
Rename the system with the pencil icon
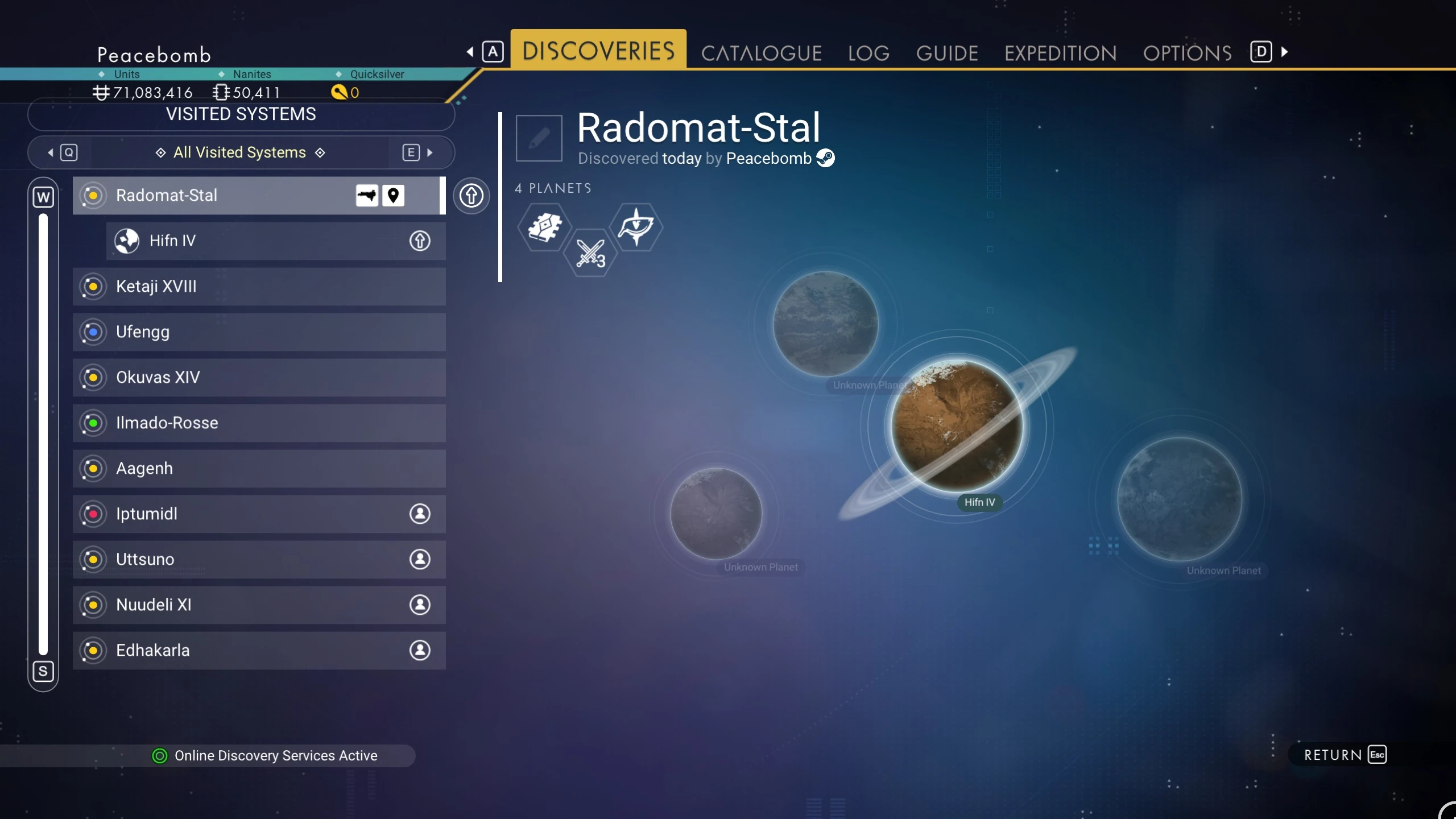539,138
